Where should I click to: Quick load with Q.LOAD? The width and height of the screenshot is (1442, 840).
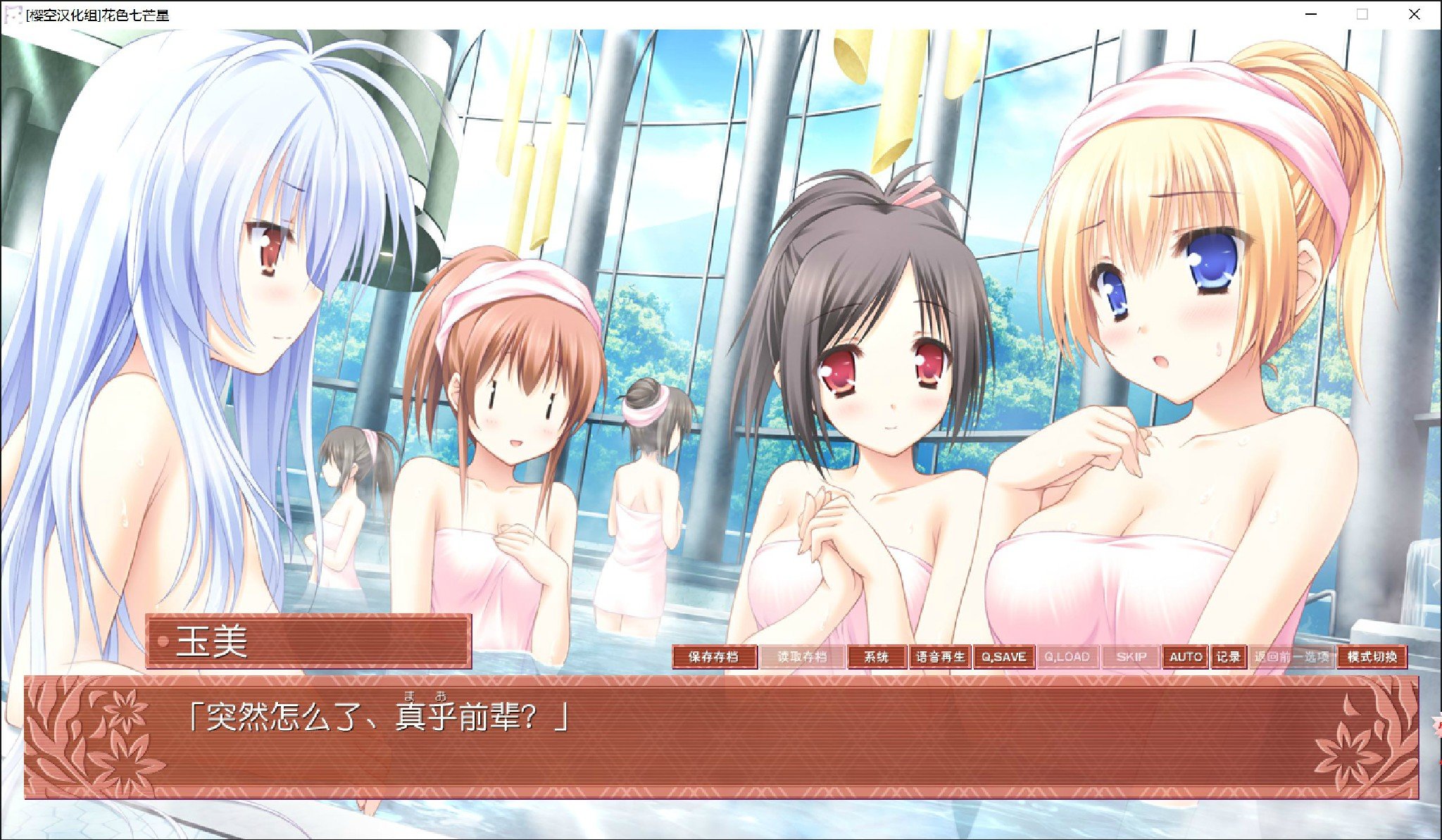pyautogui.click(x=1067, y=657)
